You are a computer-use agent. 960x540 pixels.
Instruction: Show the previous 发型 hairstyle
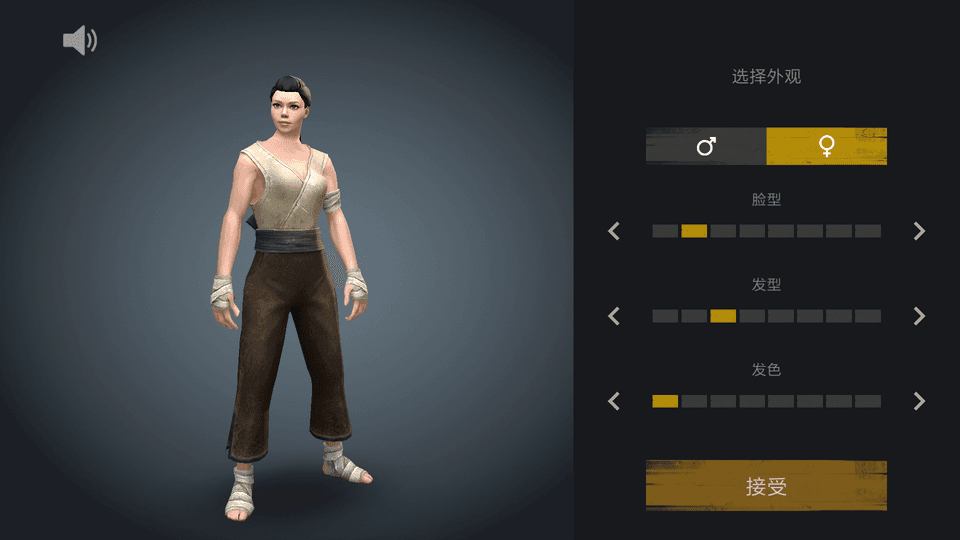614,316
